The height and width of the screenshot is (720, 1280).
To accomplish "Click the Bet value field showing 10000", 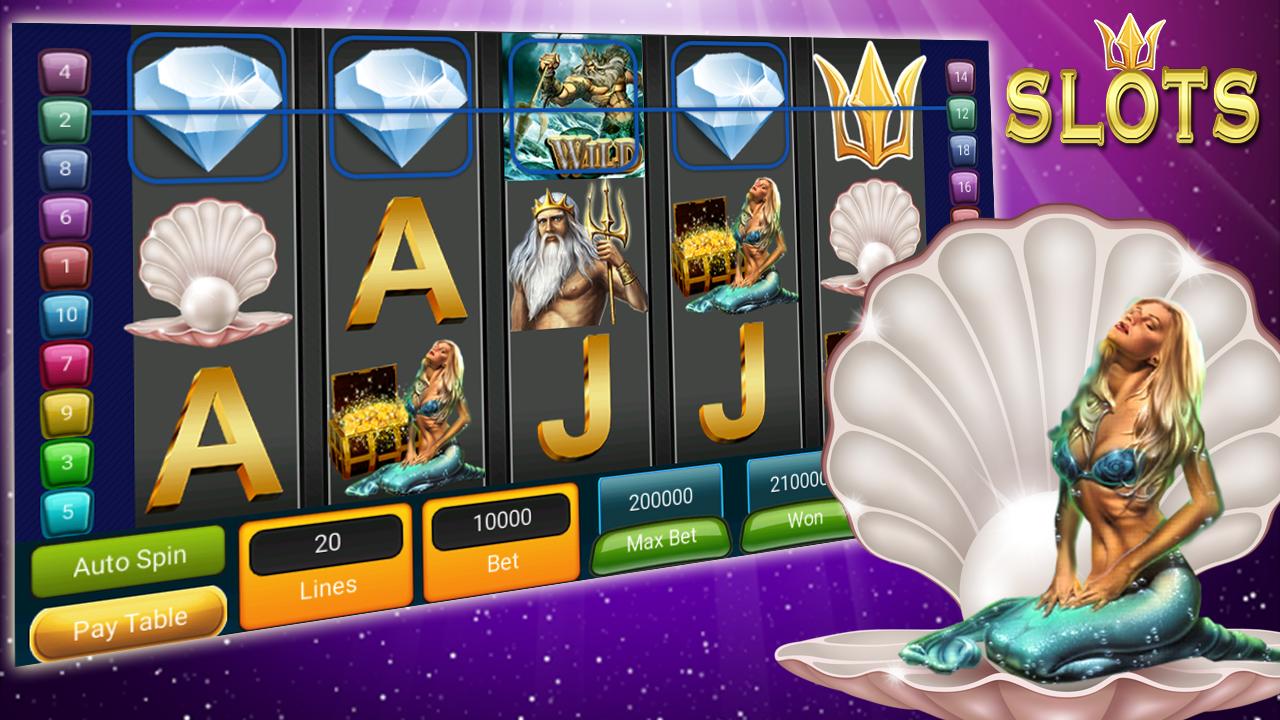I will [x=501, y=518].
